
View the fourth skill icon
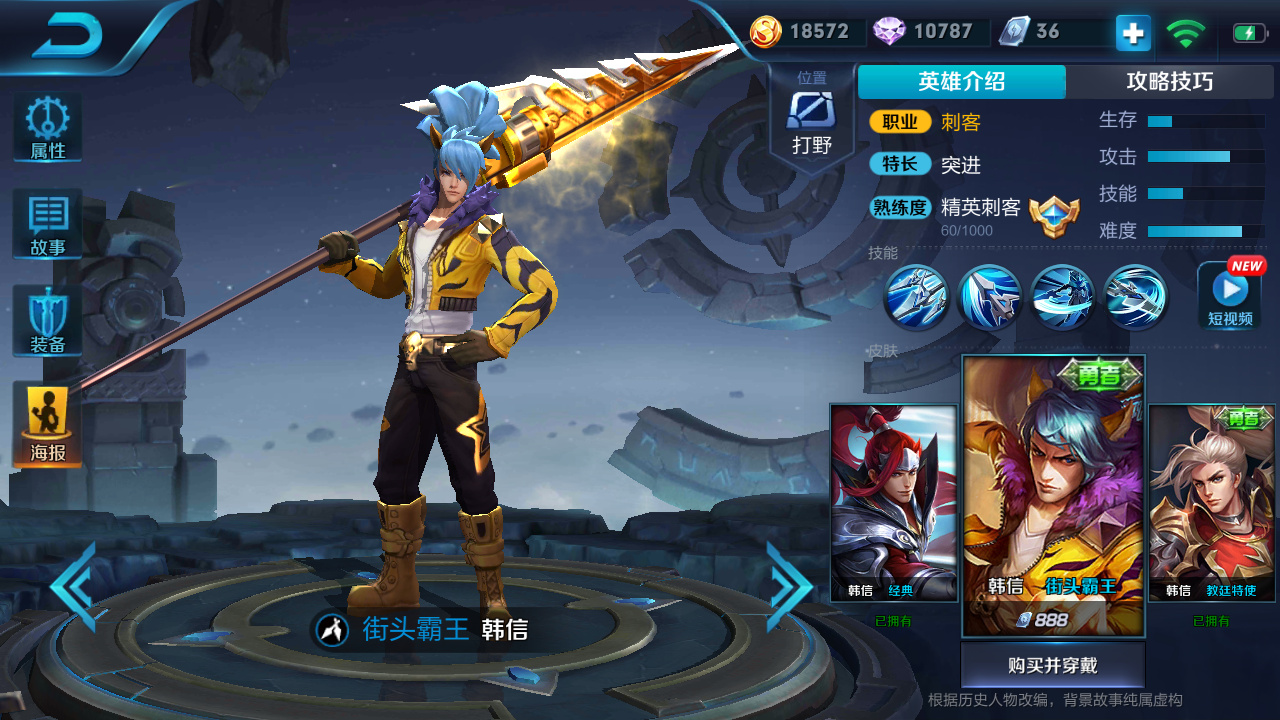click(x=1136, y=297)
